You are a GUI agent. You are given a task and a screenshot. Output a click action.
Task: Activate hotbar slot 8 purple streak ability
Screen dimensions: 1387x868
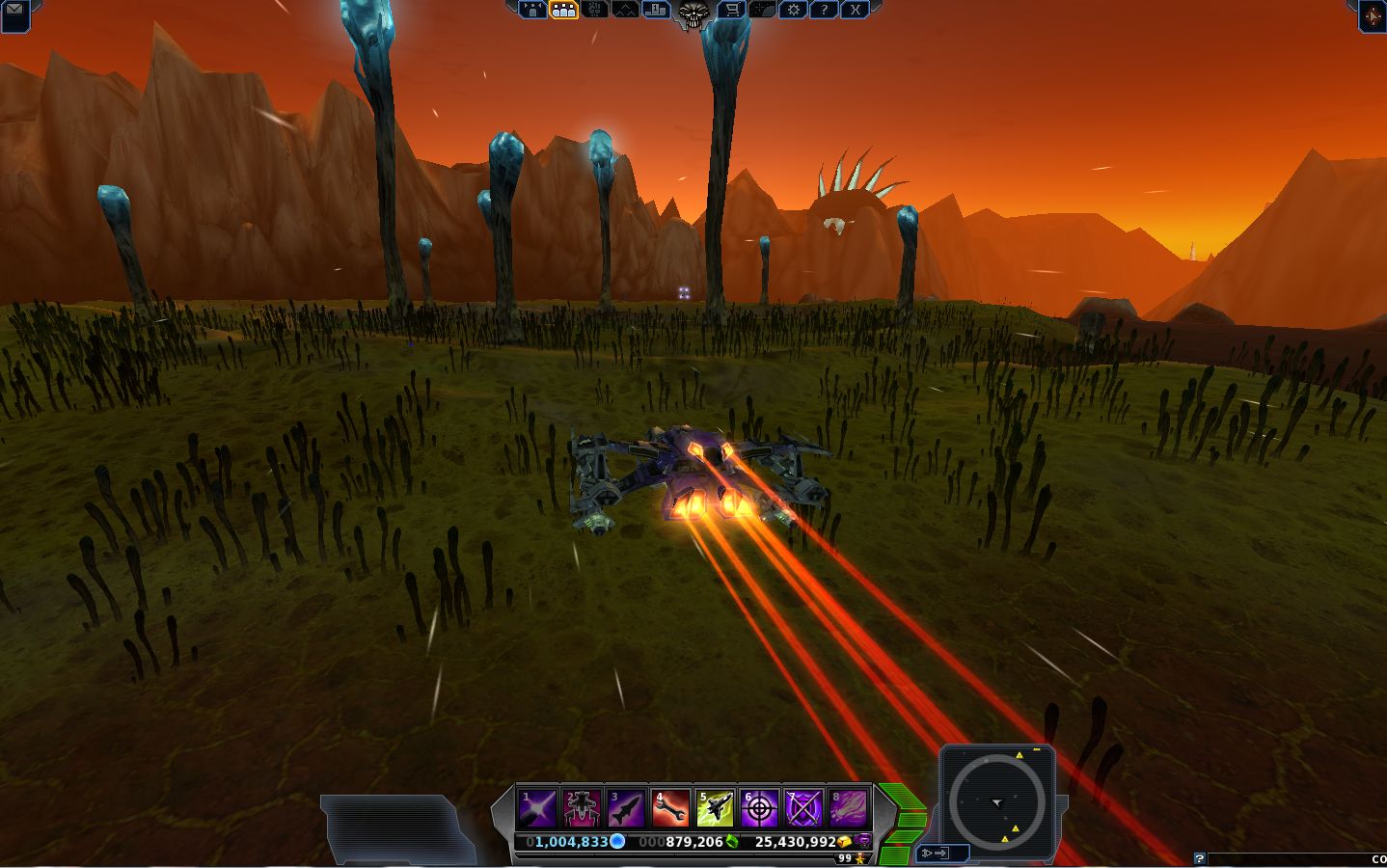click(848, 808)
